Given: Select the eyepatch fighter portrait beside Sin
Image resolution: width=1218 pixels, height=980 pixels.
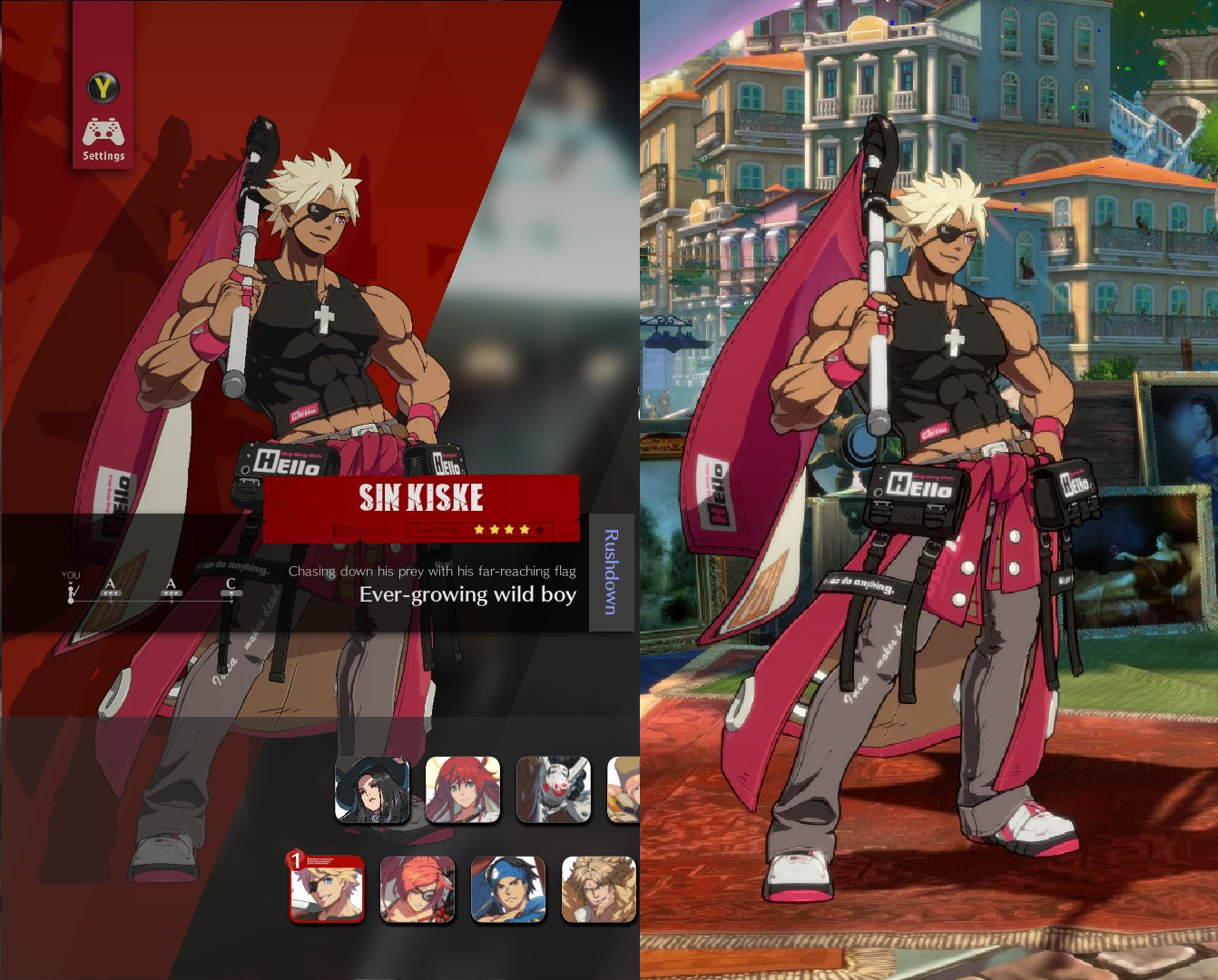Looking at the screenshot, I should coord(417,890).
